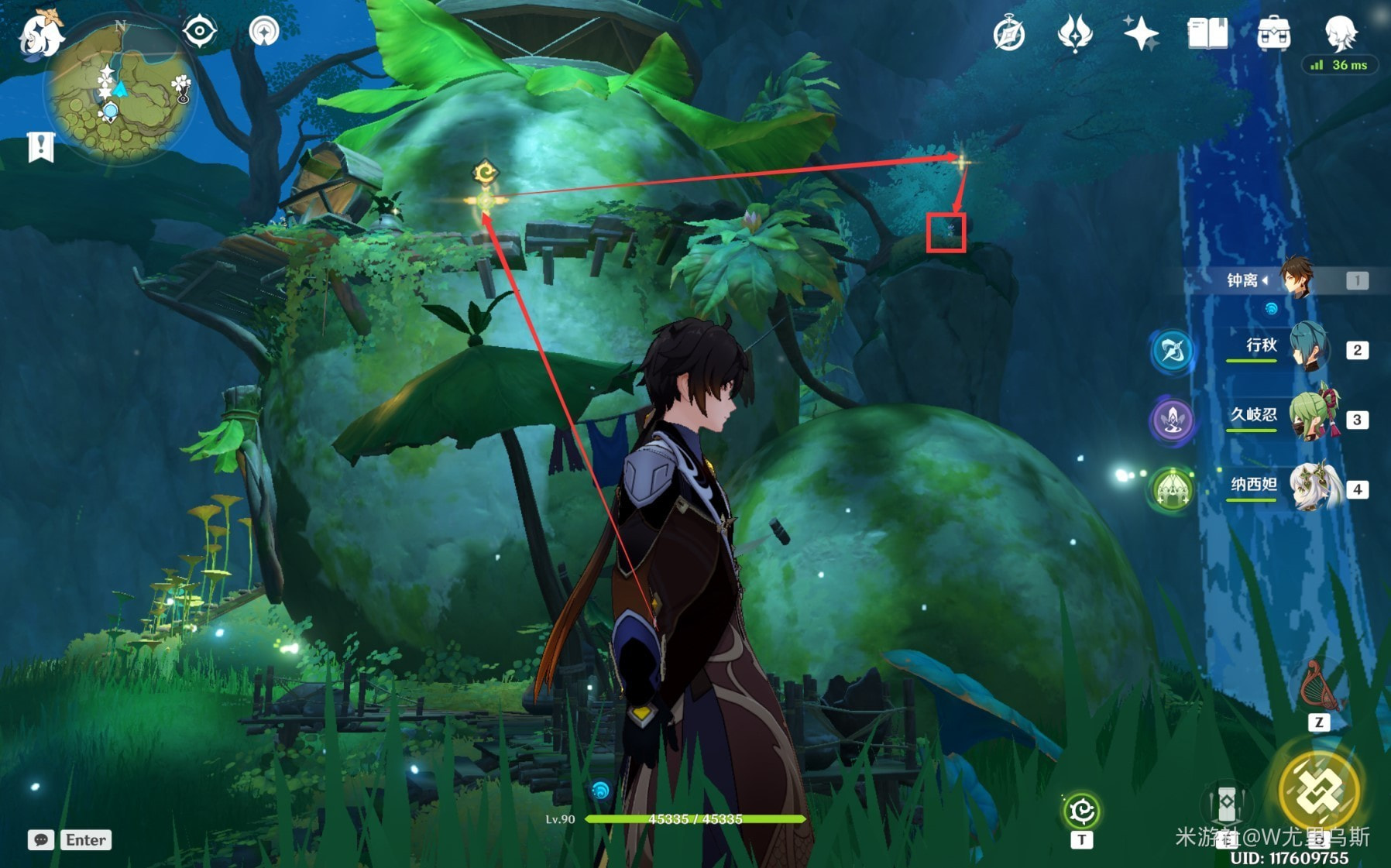
Task: Open the battle pass winged emblem icon
Action: pyautogui.click(x=1075, y=34)
